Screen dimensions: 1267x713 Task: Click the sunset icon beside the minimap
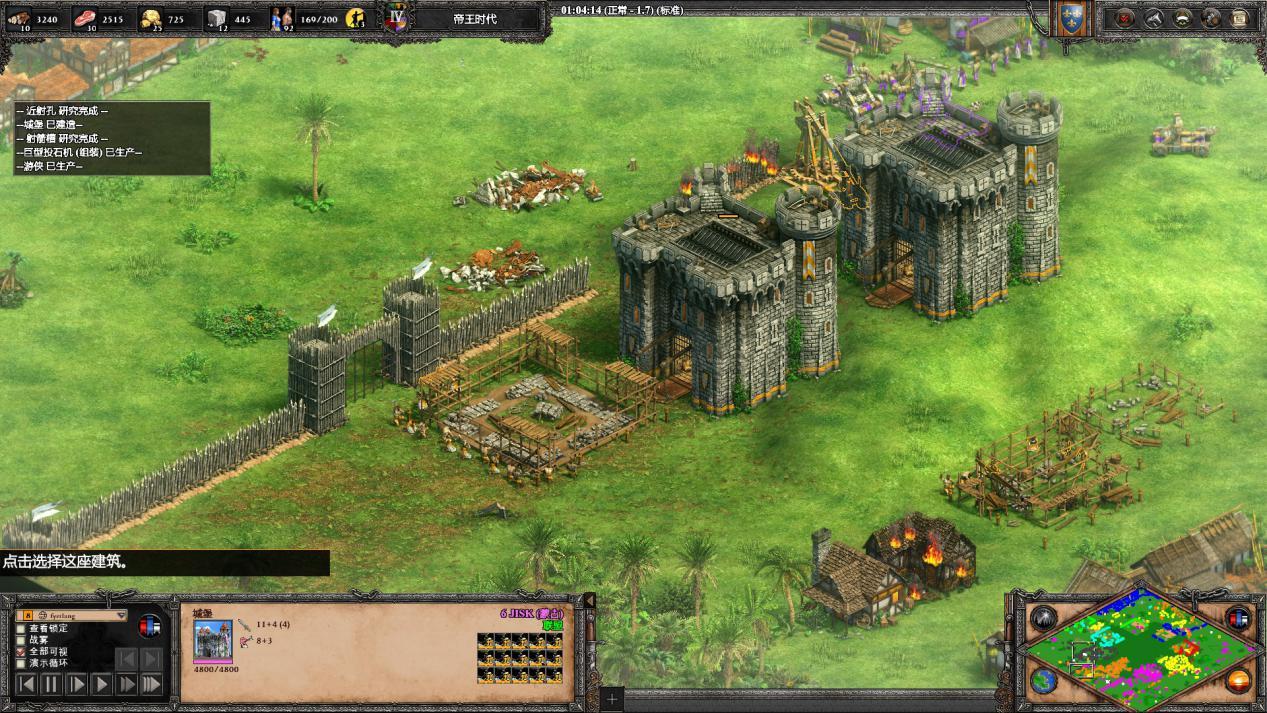(x=1238, y=681)
